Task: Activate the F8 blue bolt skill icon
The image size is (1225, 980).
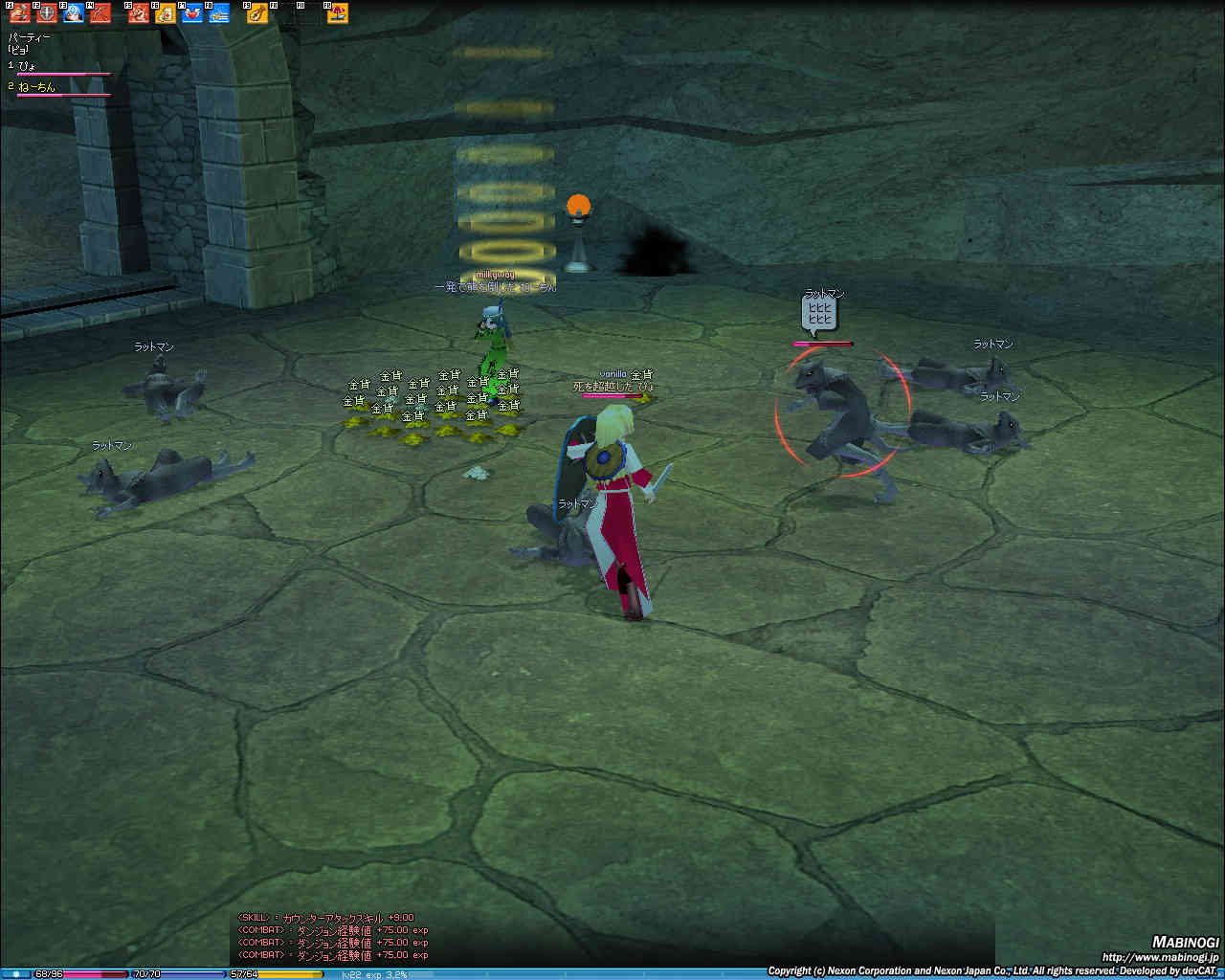Action: (x=219, y=12)
